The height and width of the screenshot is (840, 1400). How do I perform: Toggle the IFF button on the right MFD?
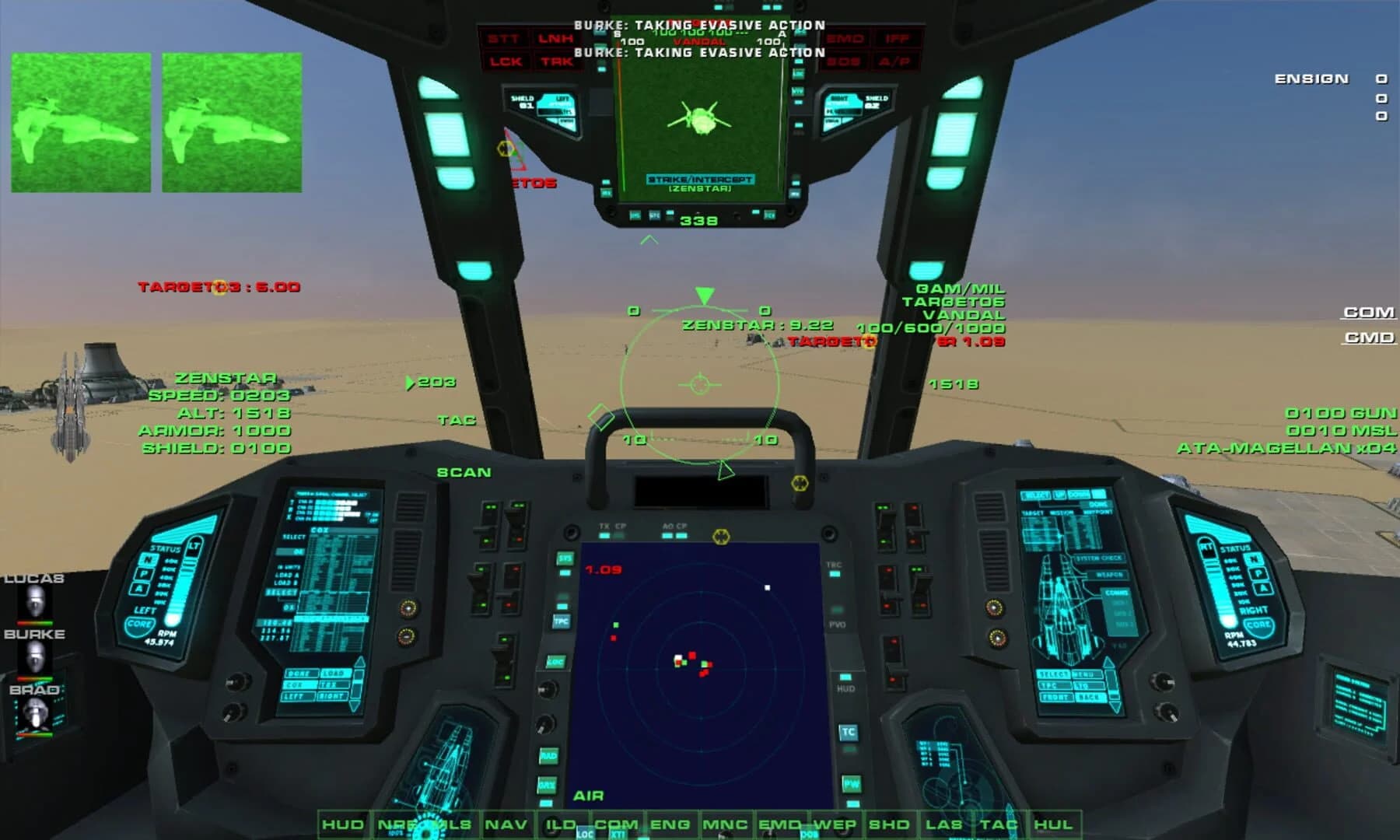[897, 37]
